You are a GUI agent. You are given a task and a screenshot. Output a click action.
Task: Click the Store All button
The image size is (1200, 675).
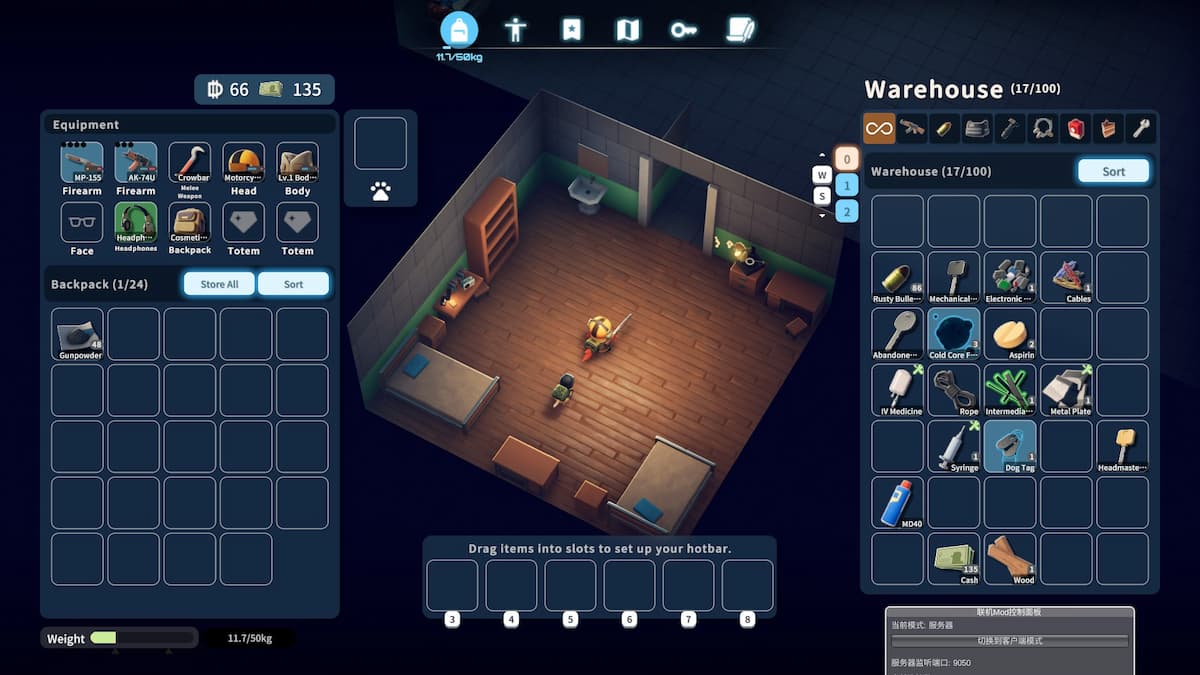point(219,284)
